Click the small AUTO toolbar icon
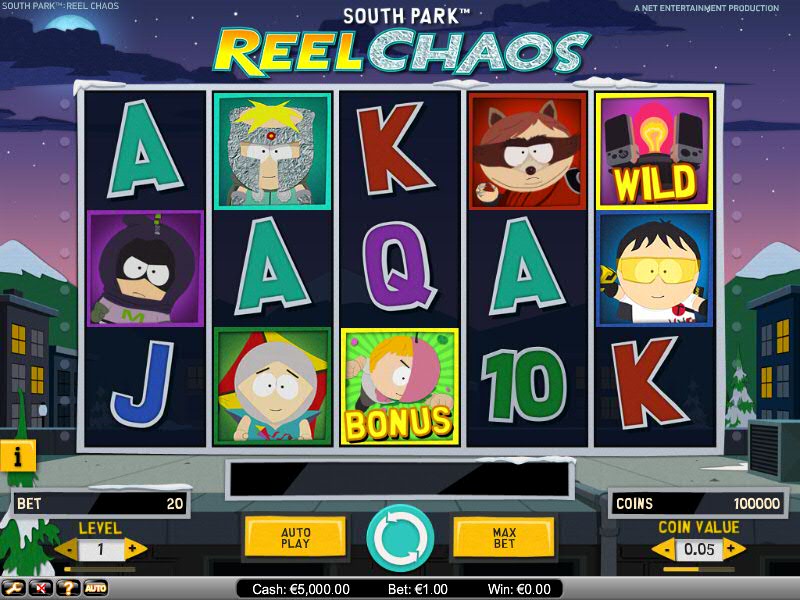 coord(95,588)
